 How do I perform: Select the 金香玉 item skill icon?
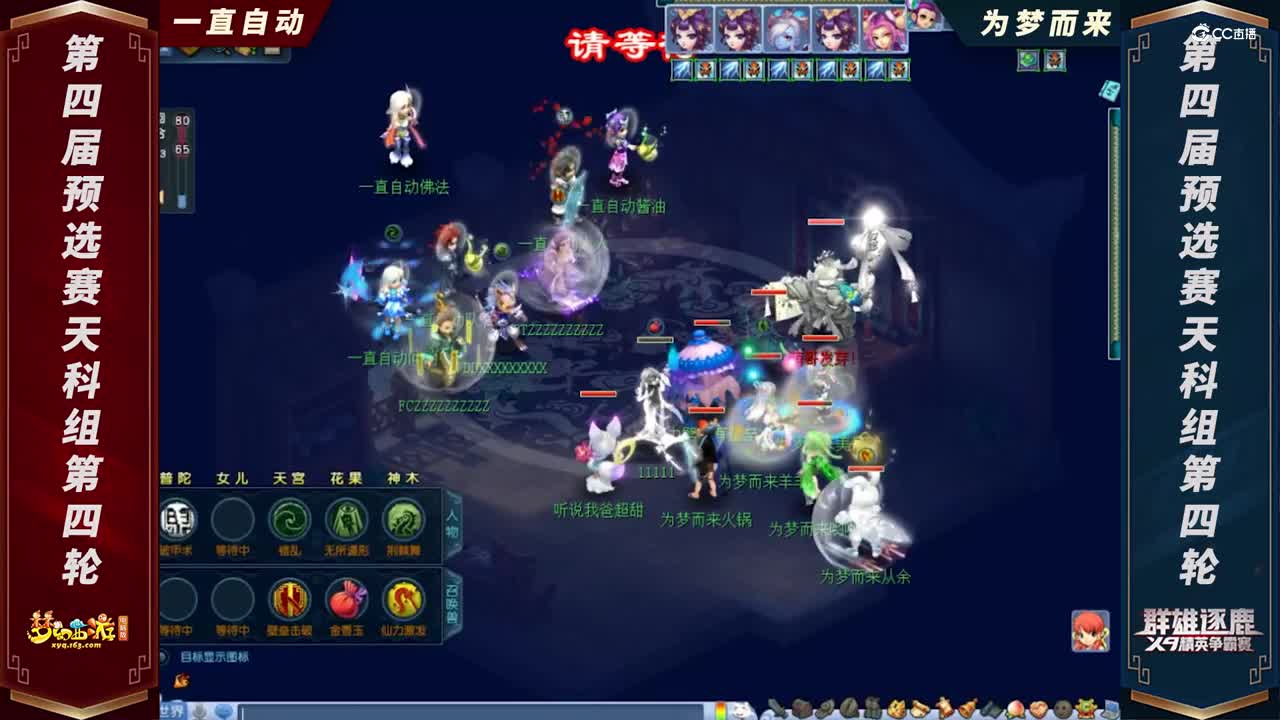pos(345,600)
